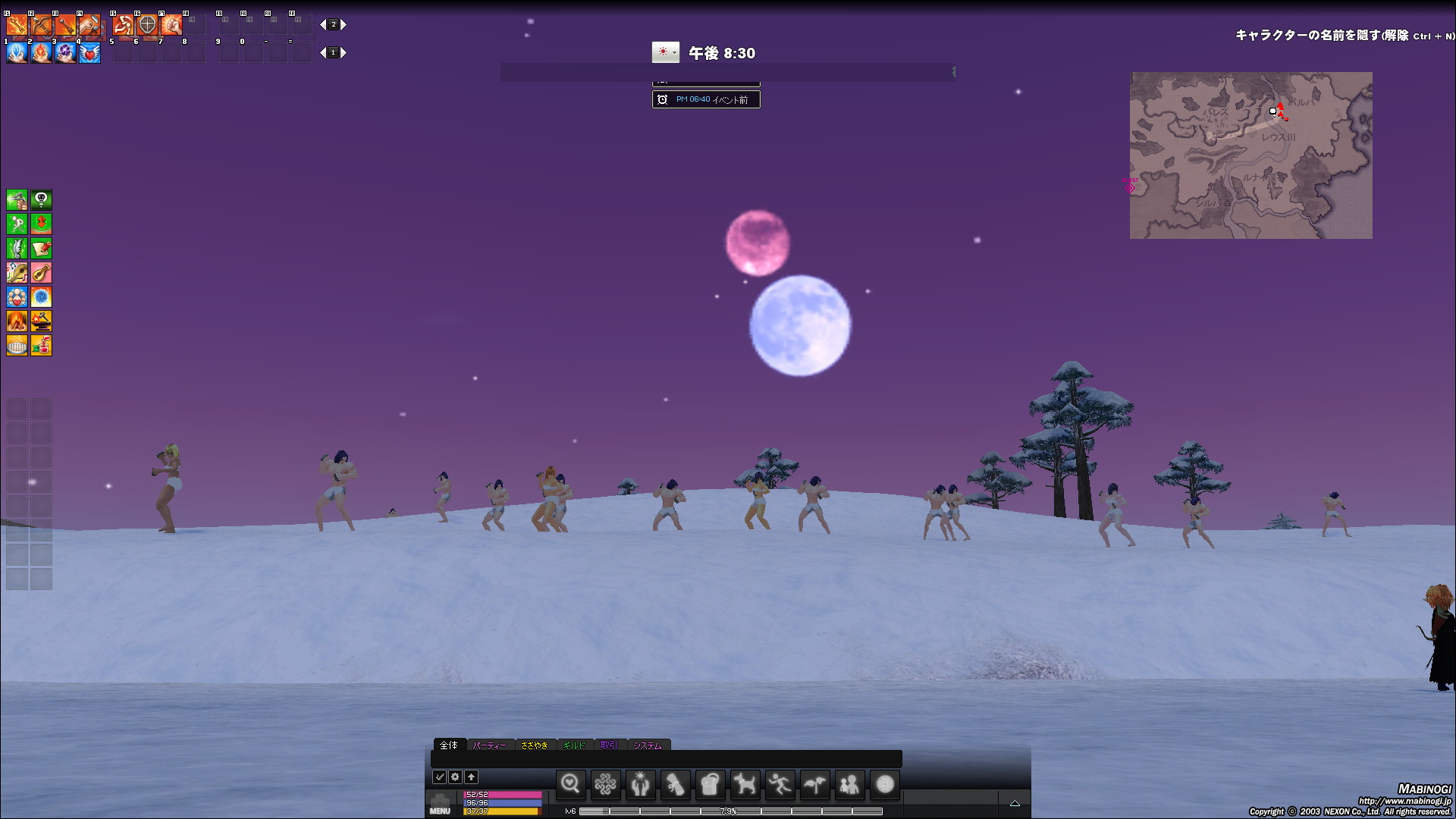Activate the shield defense skill
The width and height of the screenshot is (1456, 819).
tap(147, 25)
